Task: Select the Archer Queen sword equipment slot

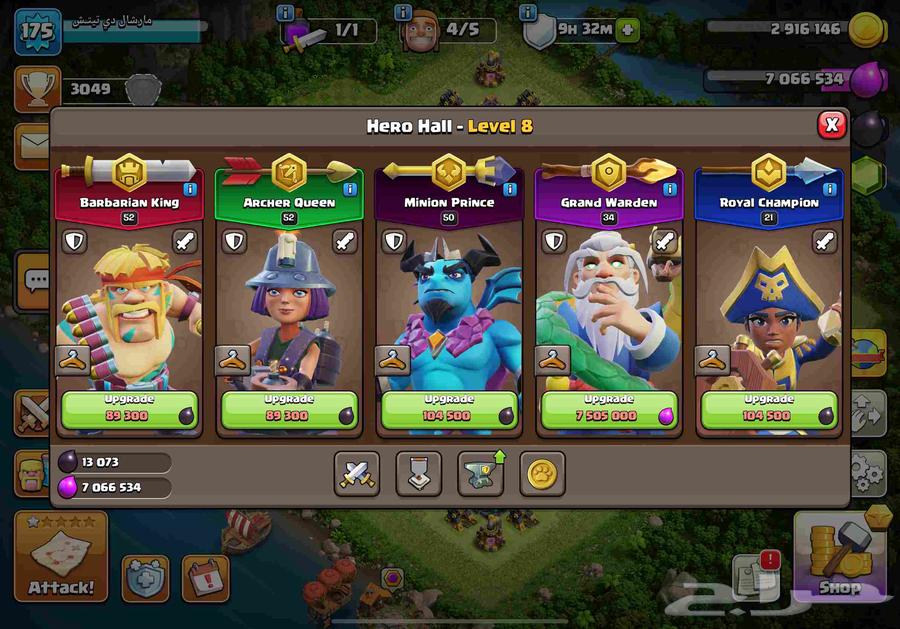Action: pyautogui.click(x=344, y=242)
